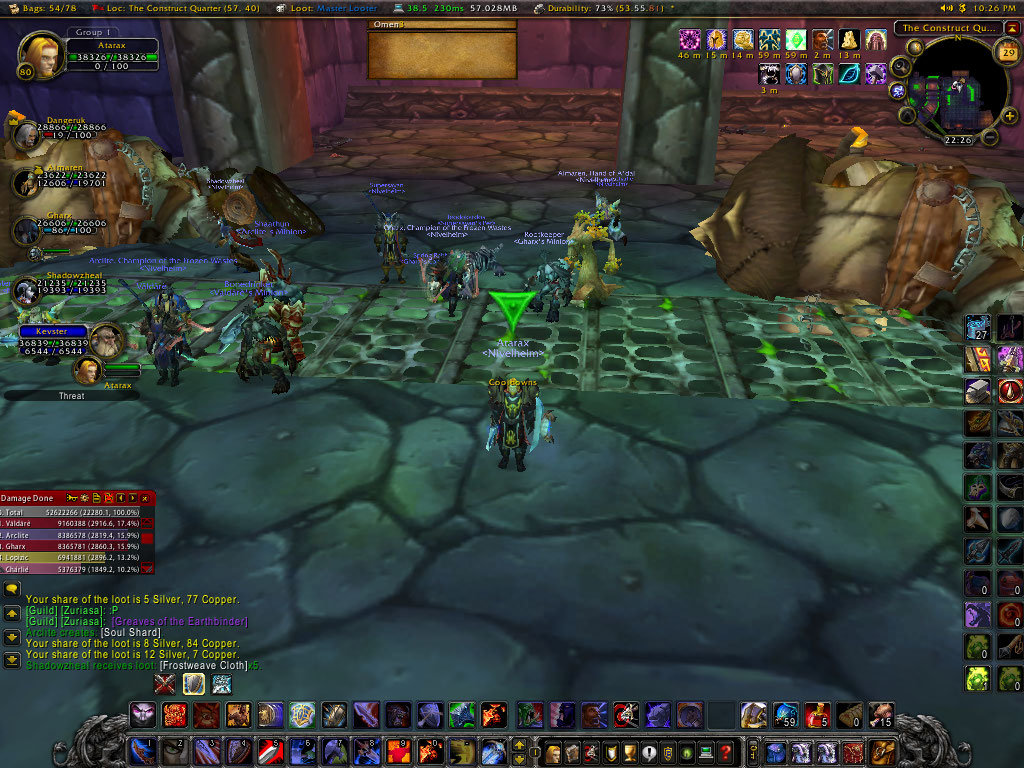Close the Damage Done meter window

[x=147, y=497]
